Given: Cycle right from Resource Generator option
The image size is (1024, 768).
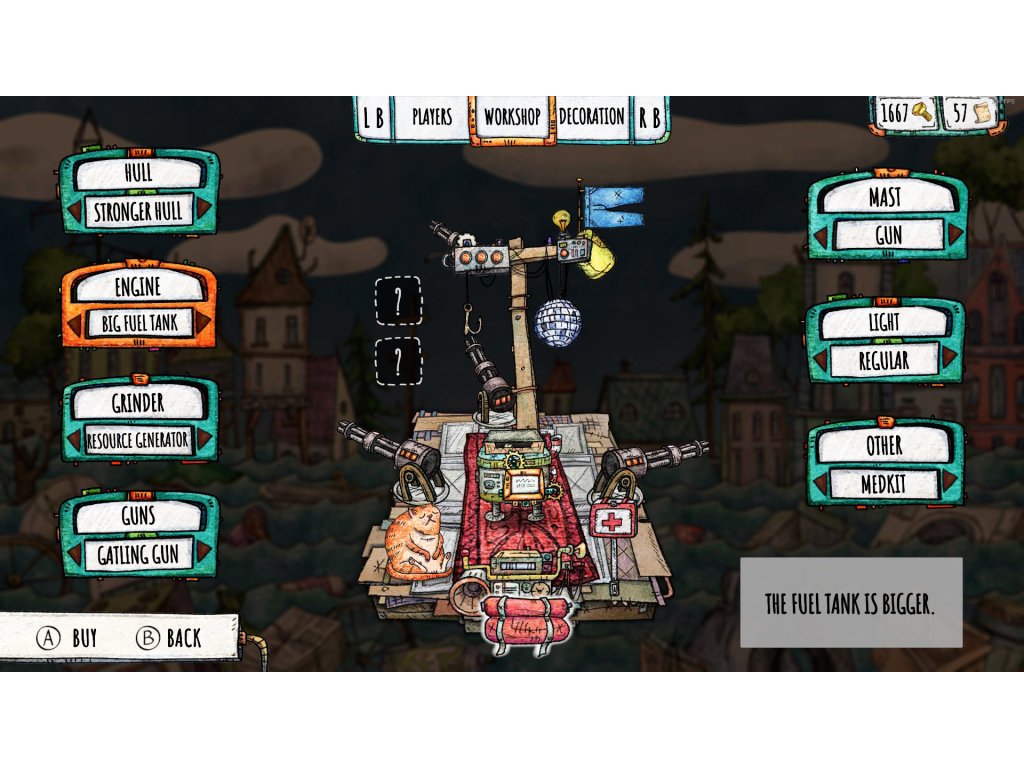Looking at the screenshot, I should pyautogui.click(x=205, y=440).
